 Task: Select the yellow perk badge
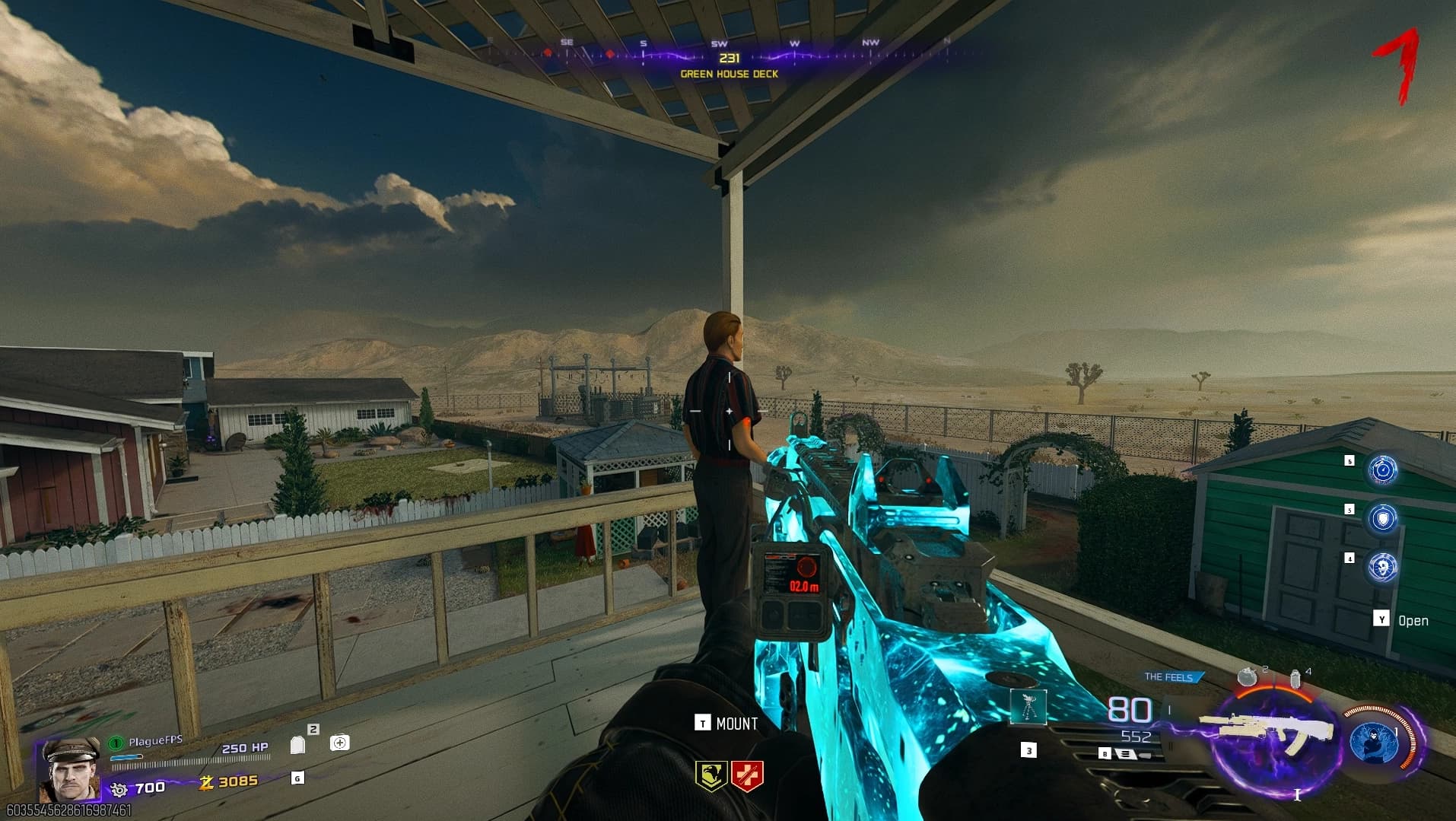(711, 775)
